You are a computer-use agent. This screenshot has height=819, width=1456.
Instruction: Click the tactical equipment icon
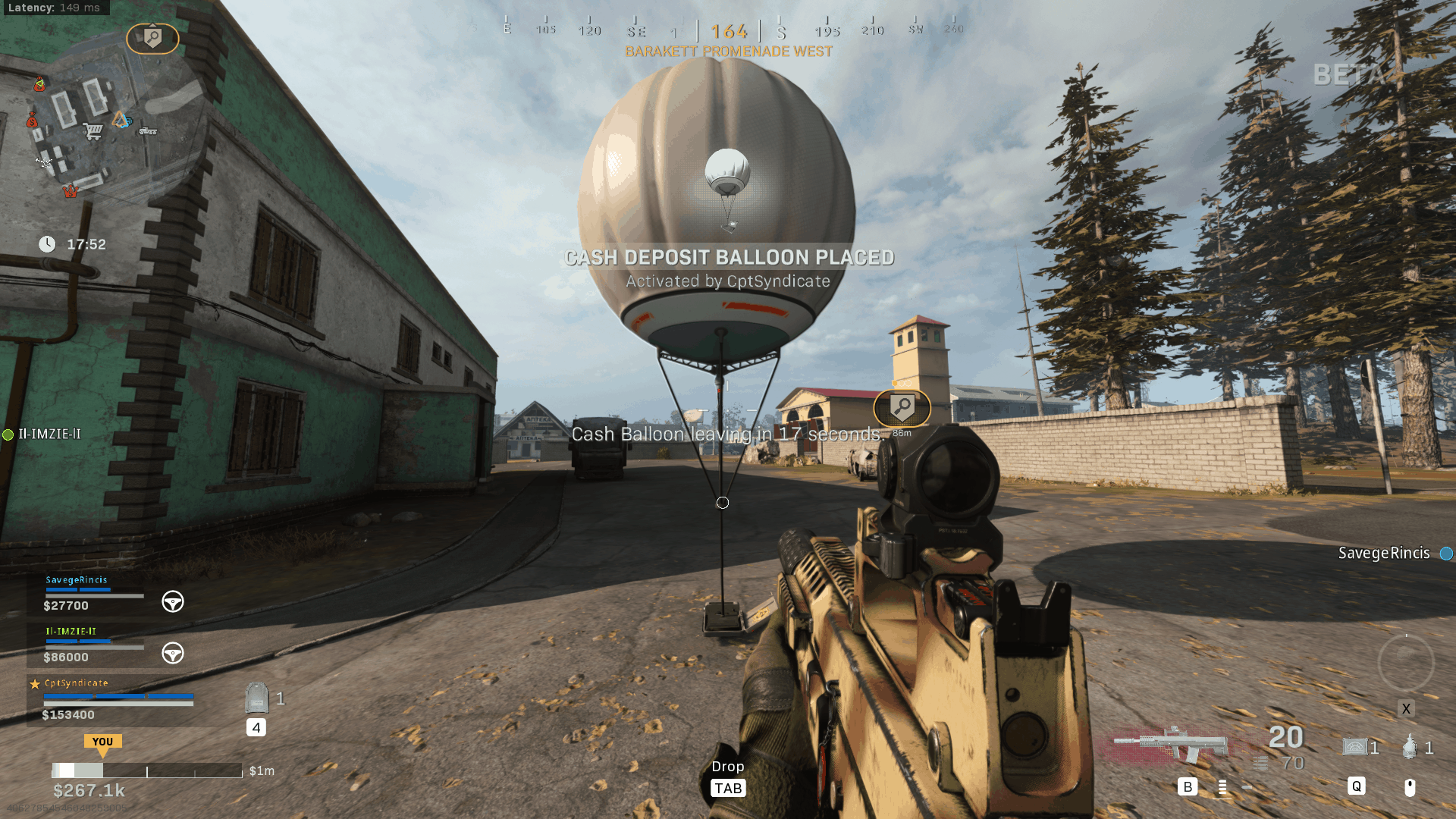click(x=1355, y=748)
